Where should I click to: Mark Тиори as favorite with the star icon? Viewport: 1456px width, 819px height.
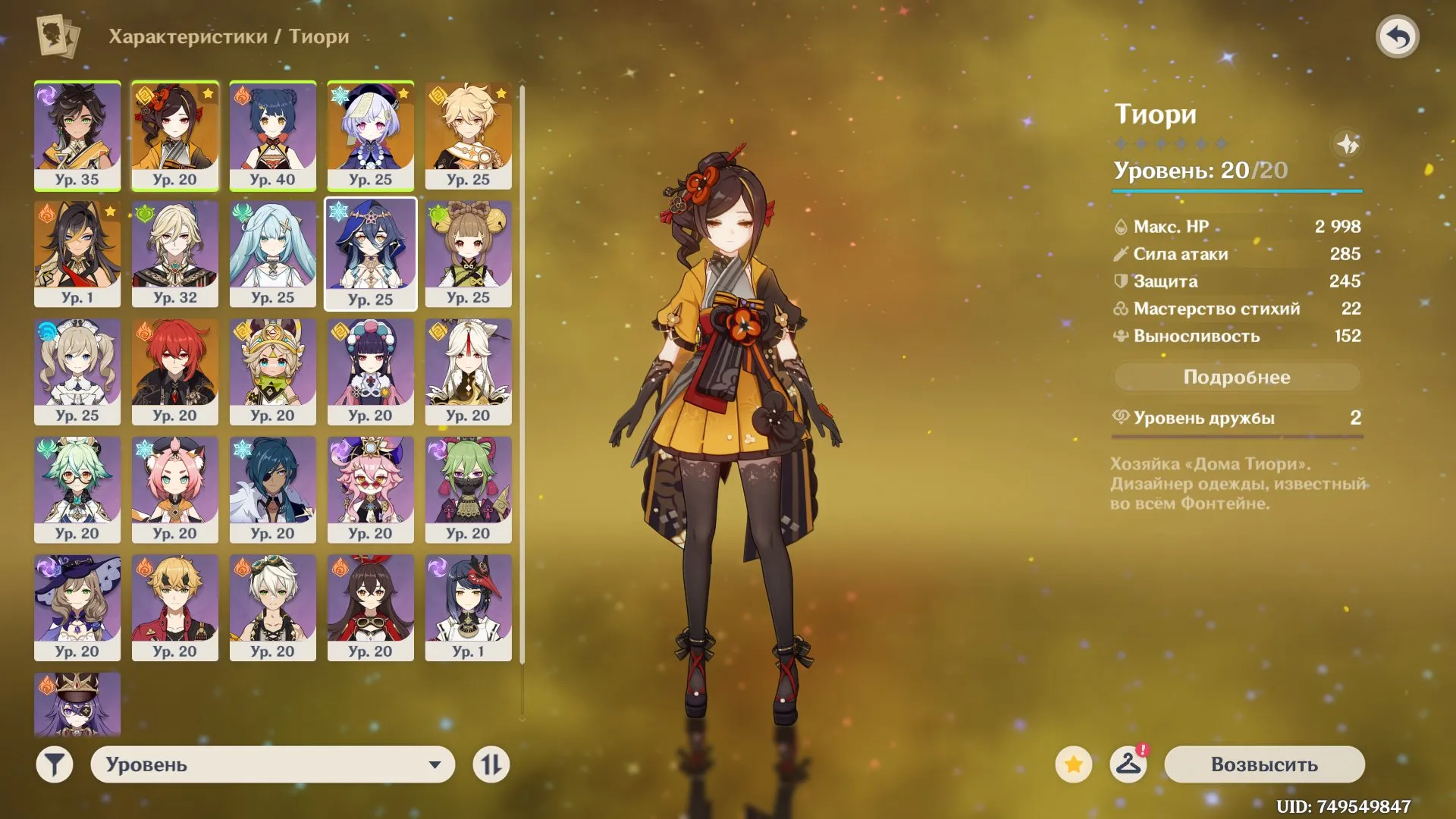pyautogui.click(x=1074, y=764)
